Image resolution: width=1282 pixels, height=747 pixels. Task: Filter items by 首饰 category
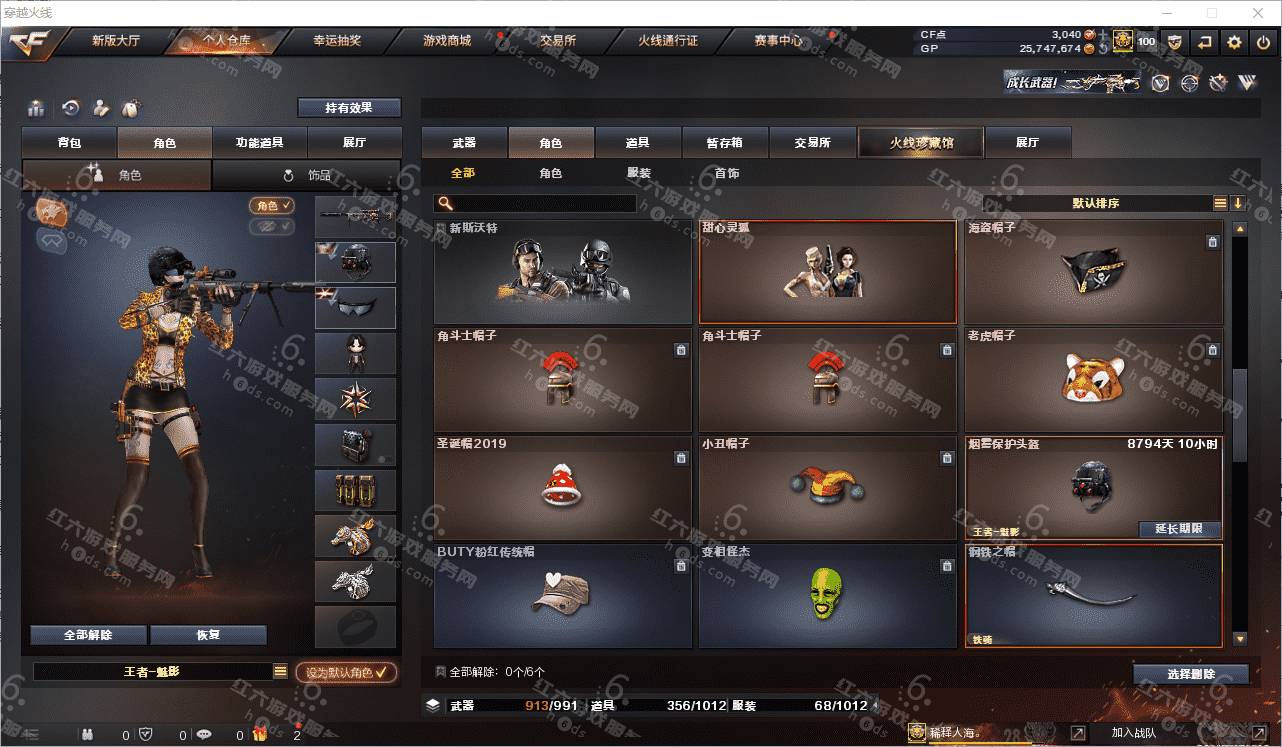727,173
